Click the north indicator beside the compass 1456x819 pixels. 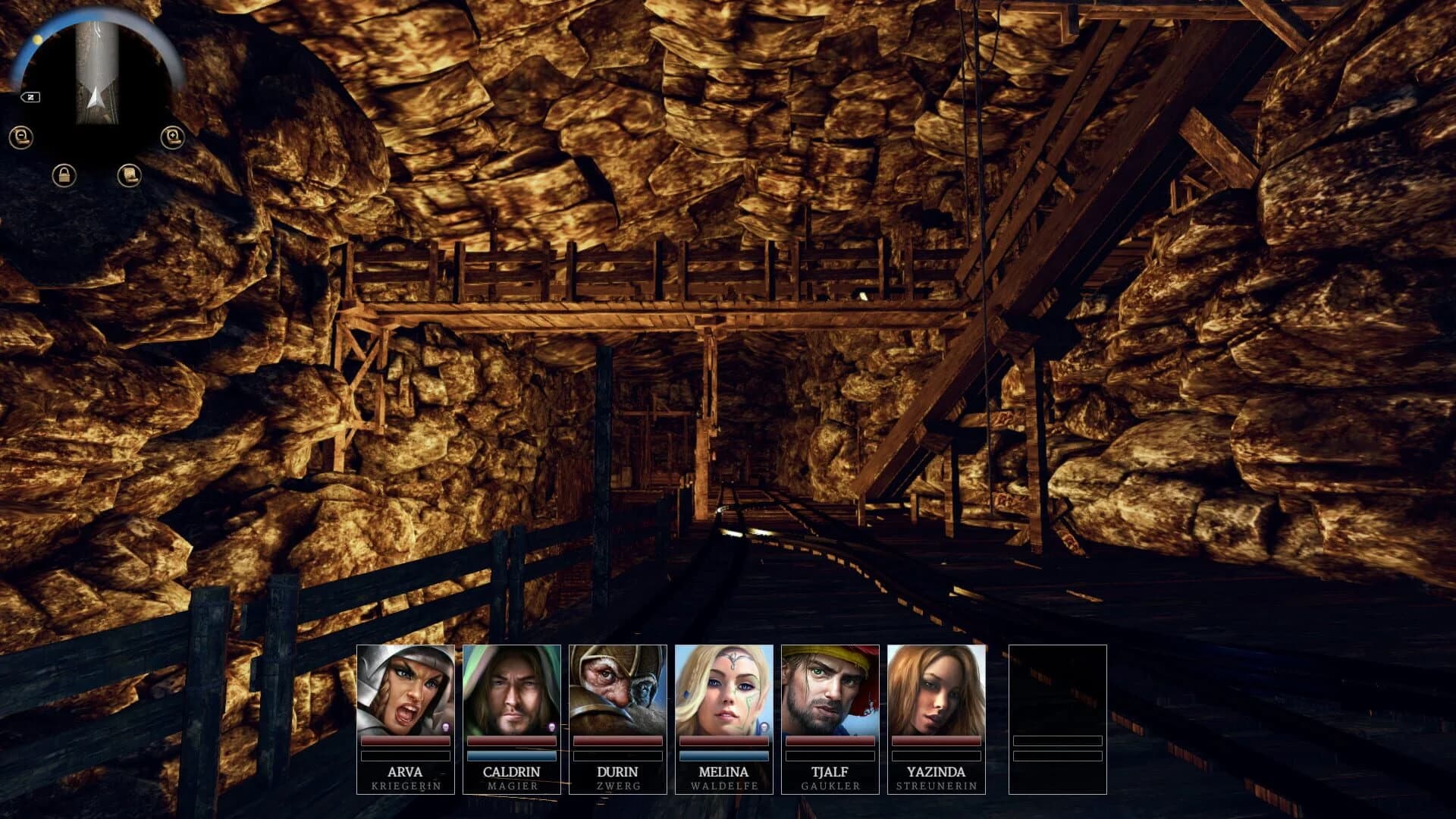click(x=30, y=97)
